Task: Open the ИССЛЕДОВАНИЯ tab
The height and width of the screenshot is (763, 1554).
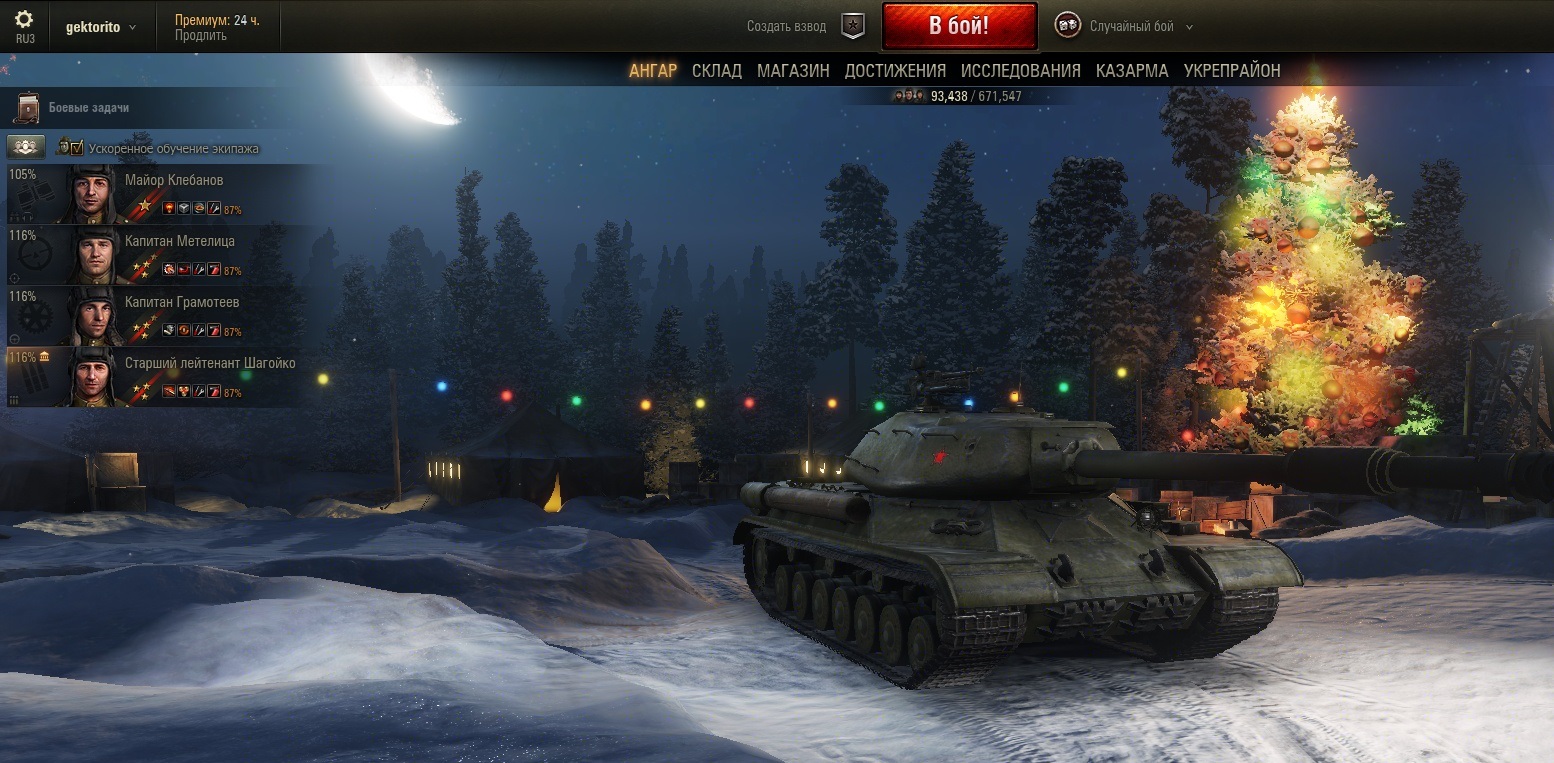Action: click(1020, 70)
